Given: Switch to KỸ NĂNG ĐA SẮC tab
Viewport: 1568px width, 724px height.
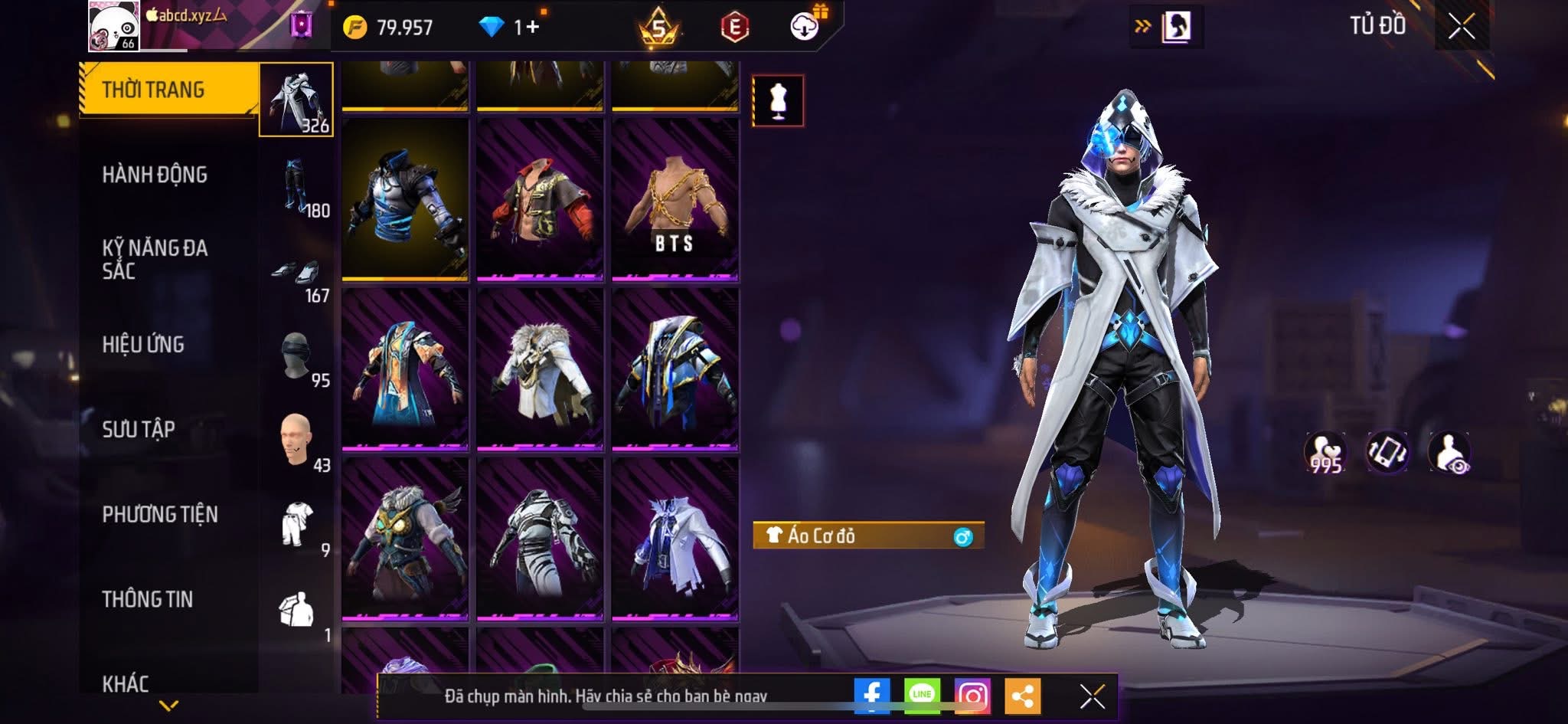Looking at the screenshot, I should coord(155,259).
